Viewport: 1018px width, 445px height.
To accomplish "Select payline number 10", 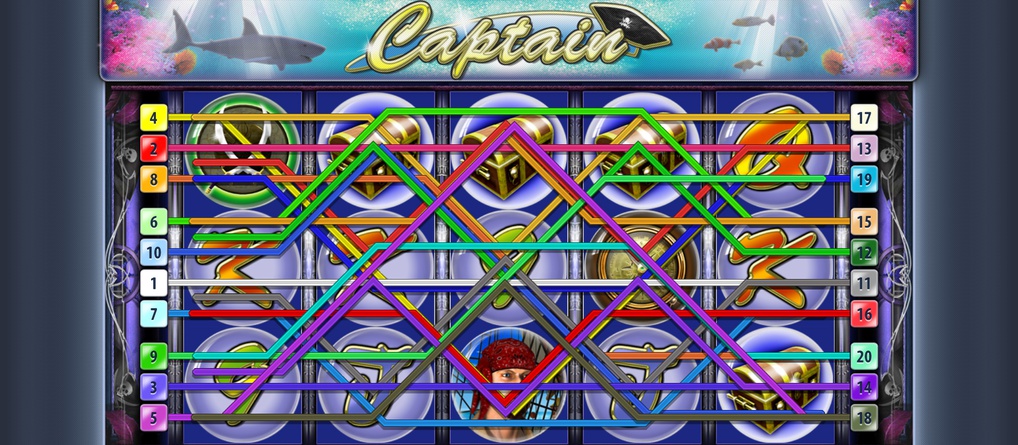I will (x=154, y=252).
